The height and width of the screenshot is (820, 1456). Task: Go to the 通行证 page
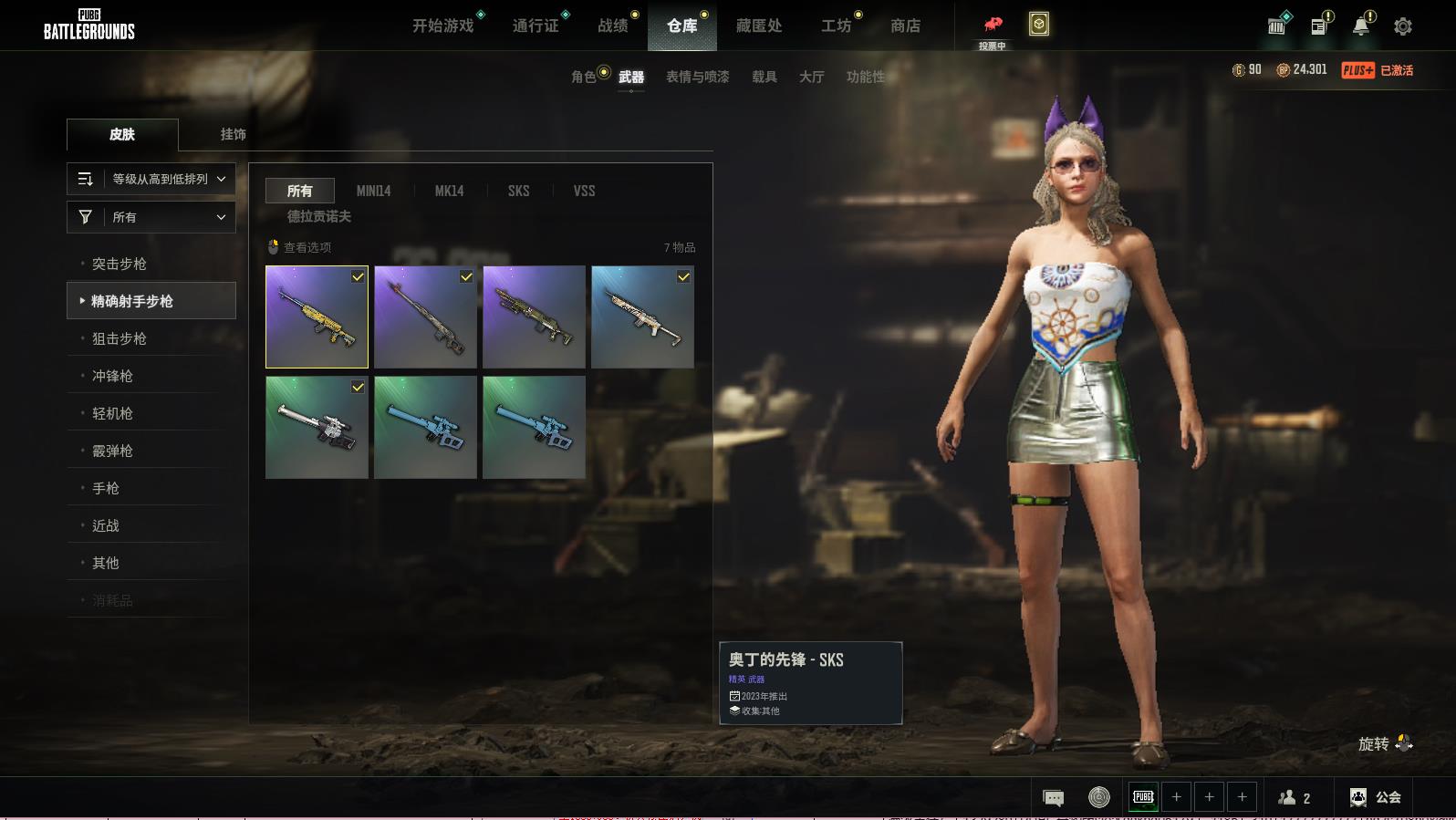pyautogui.click(x=536, y=26)
